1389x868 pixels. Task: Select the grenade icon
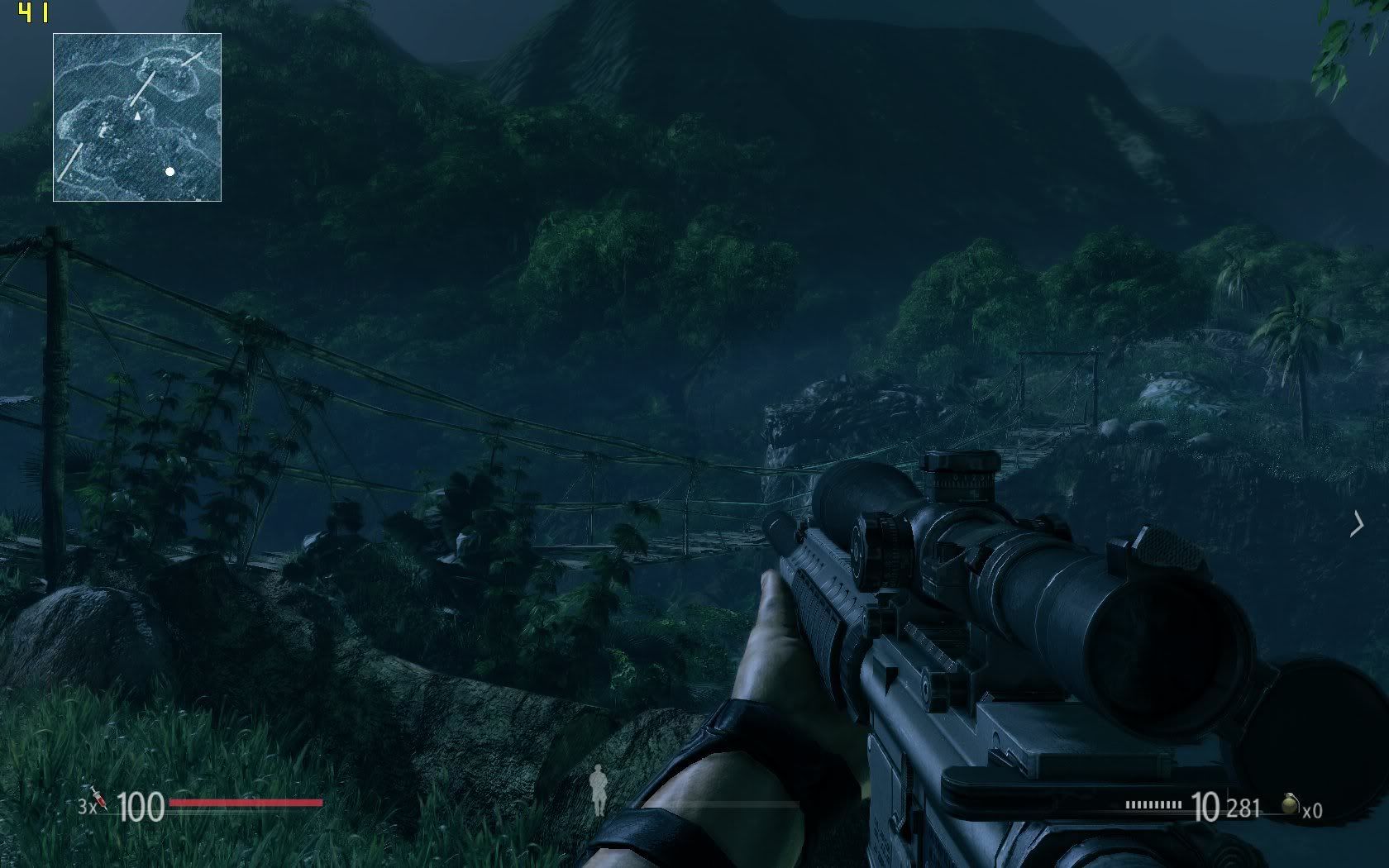1290,804
